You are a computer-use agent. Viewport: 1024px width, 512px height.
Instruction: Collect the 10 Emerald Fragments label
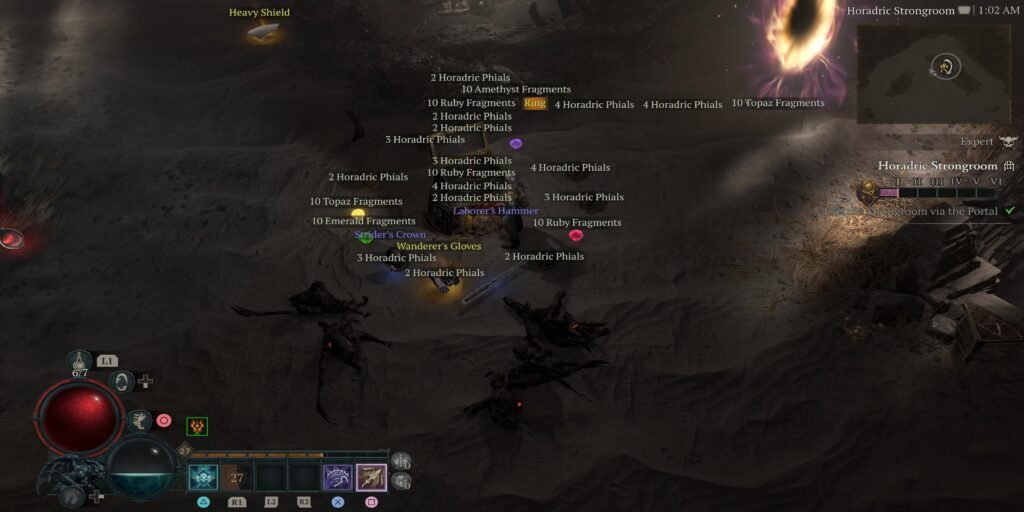coord(363,221)
